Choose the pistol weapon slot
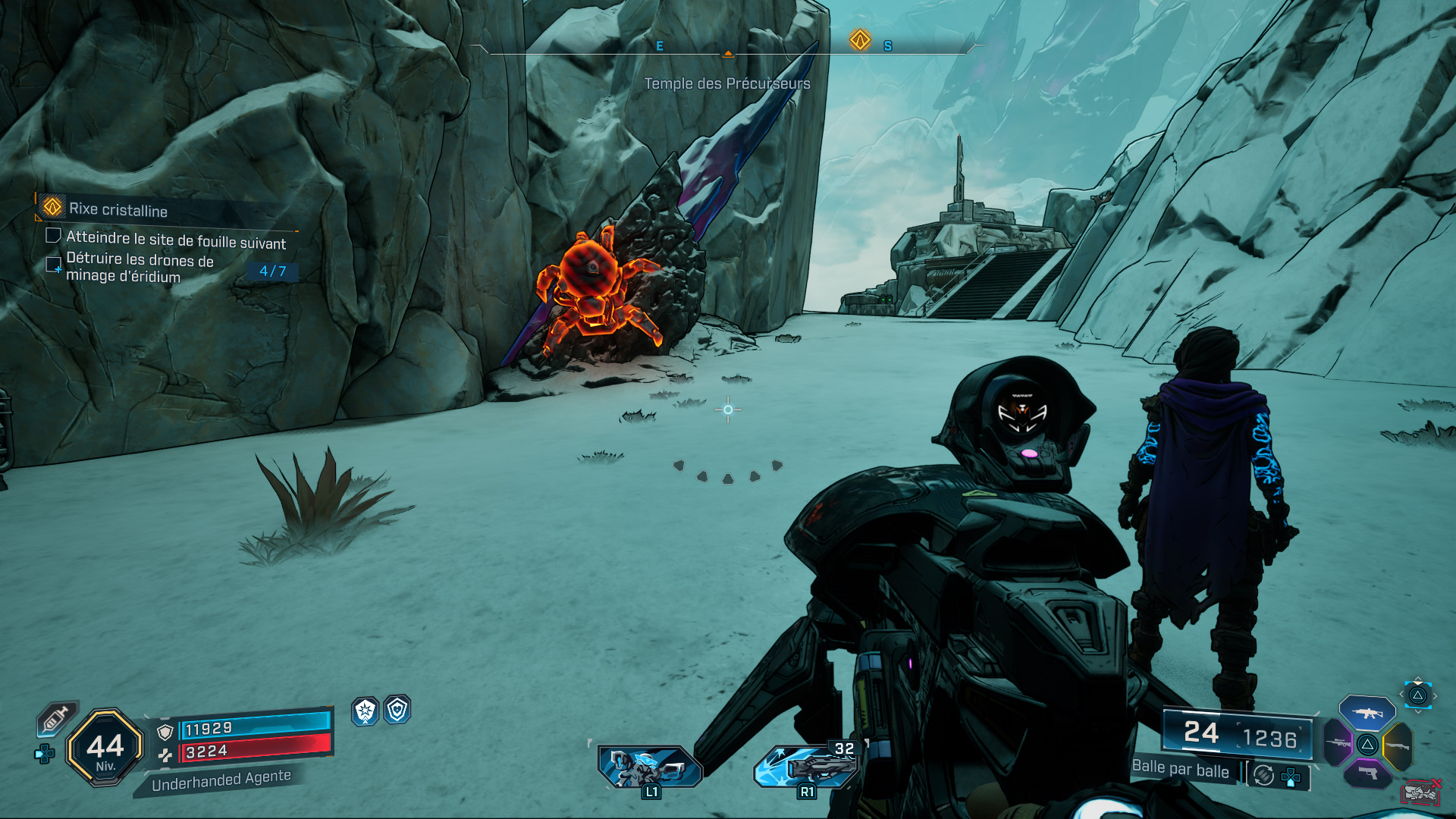The image size is (1456, 819). coord(1367,773)
